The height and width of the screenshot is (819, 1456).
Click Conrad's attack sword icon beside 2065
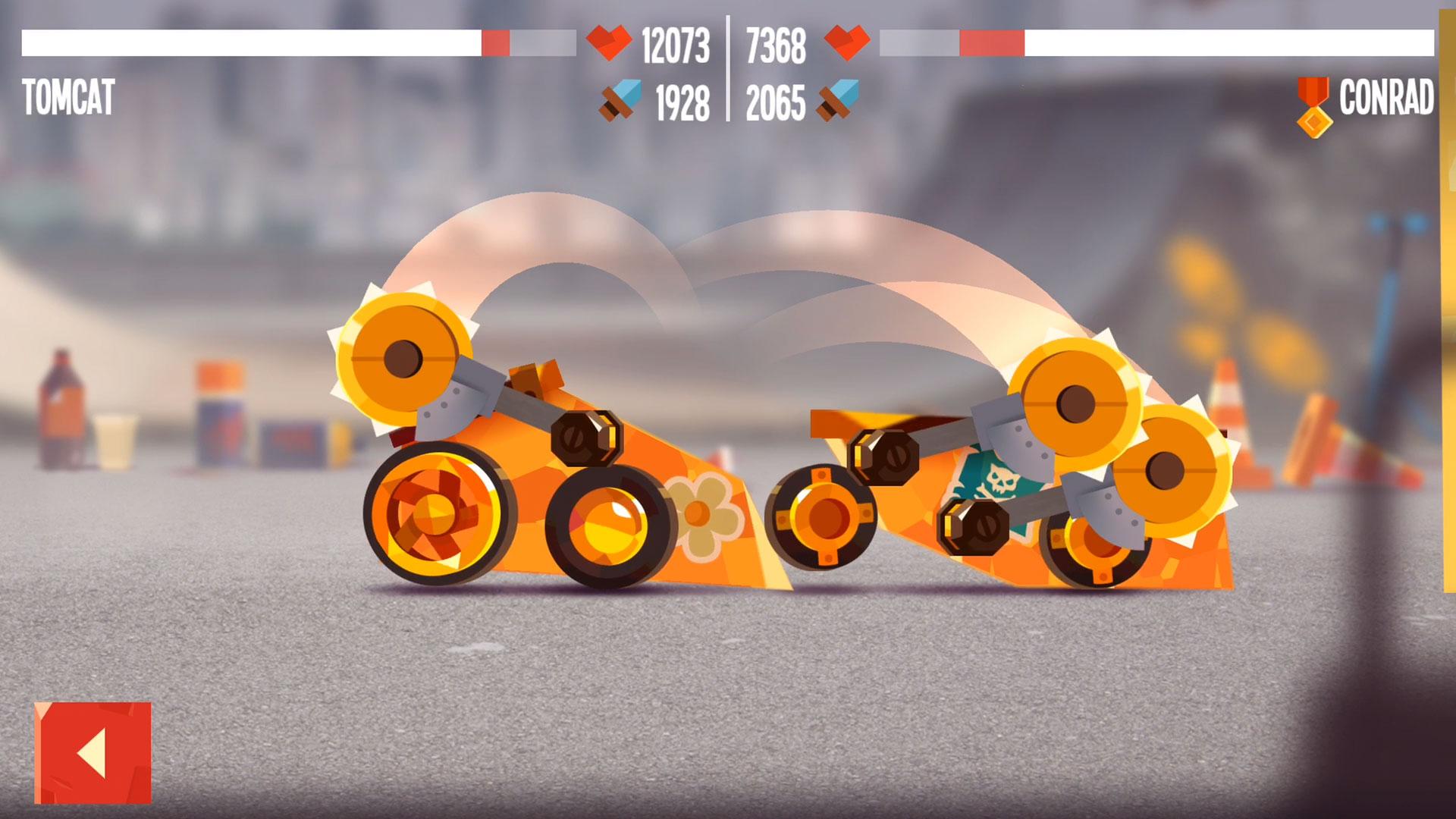tap(835, 100)
